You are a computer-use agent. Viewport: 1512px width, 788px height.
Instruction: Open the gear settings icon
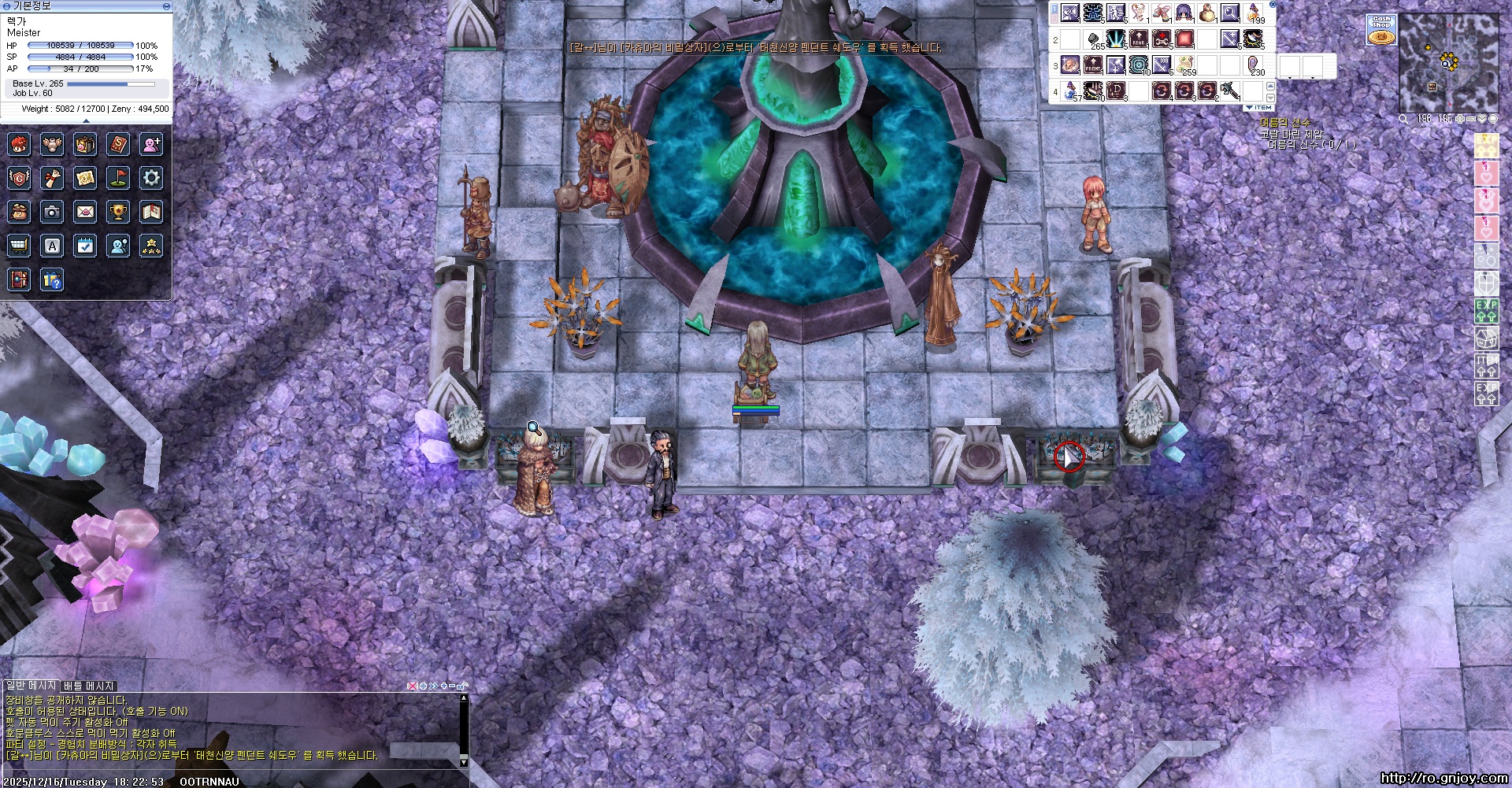tap(151, 178)
